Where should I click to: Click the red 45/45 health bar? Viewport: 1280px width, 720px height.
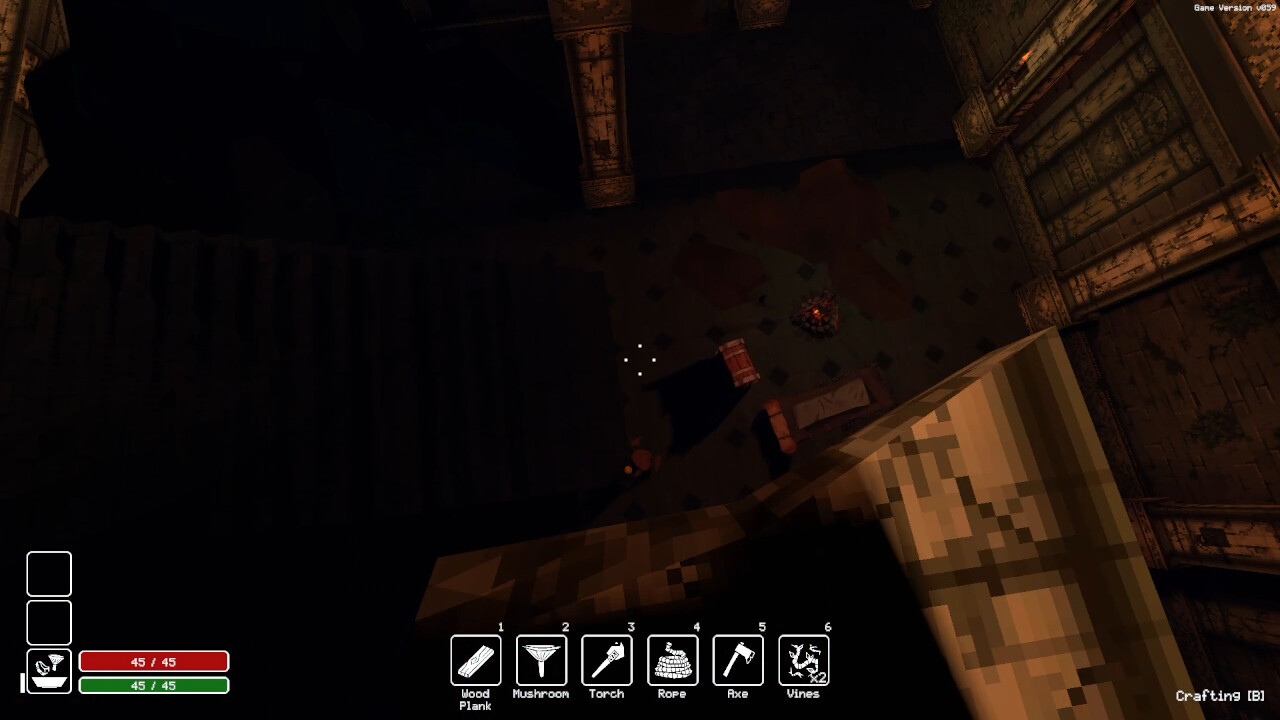point(154,661)
